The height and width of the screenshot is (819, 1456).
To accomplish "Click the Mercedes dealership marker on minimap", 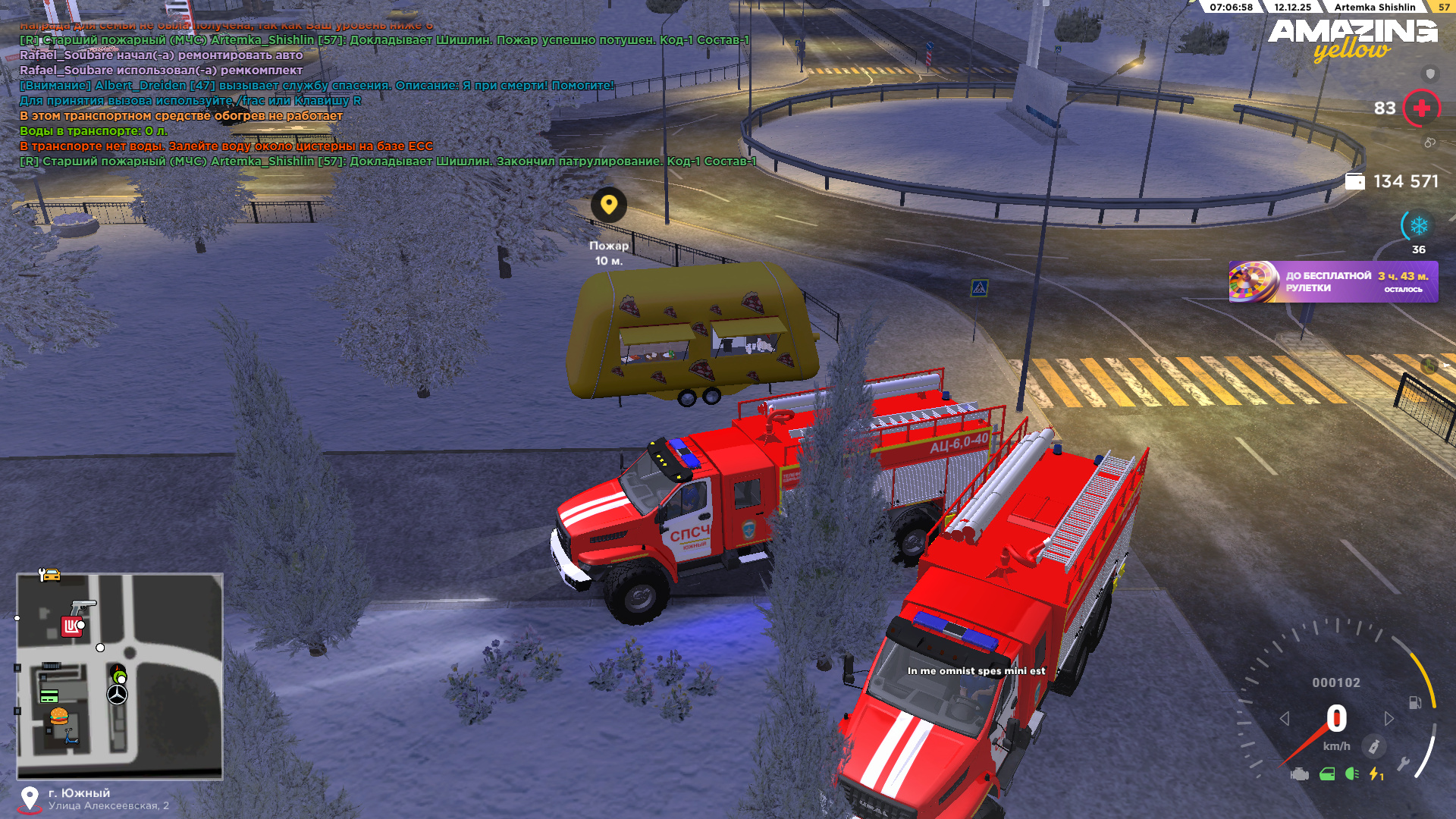I will pos(117,694).
